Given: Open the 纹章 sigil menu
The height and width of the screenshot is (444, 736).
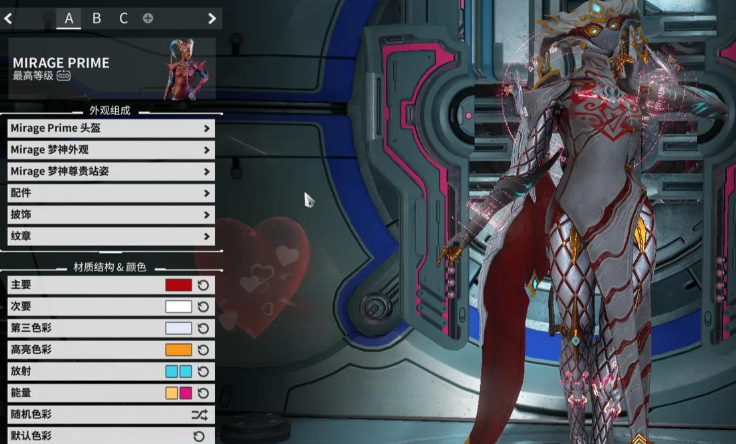Looking at the screenshot, I should tap(111, 236).
